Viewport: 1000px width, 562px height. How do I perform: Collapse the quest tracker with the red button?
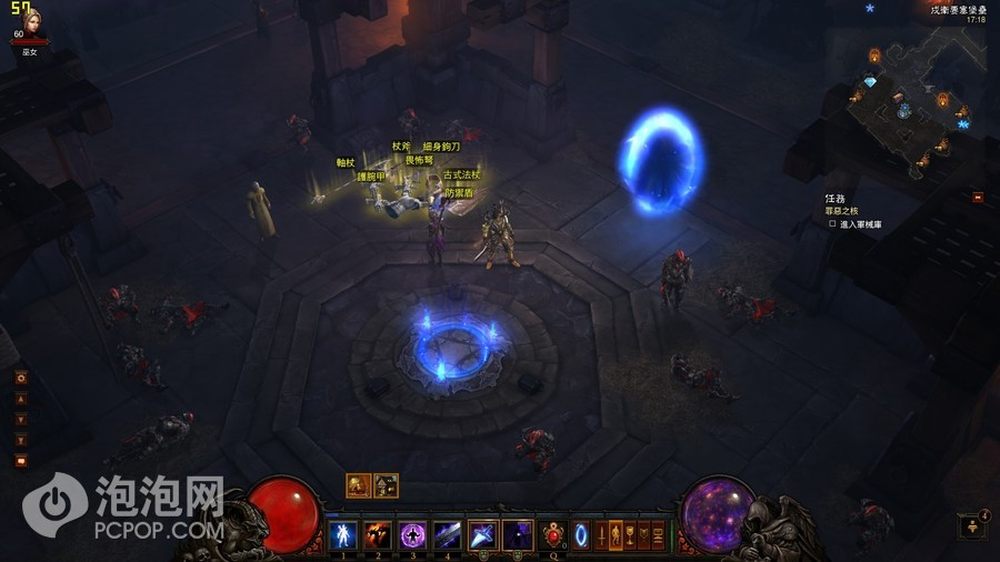coord(977,197)
